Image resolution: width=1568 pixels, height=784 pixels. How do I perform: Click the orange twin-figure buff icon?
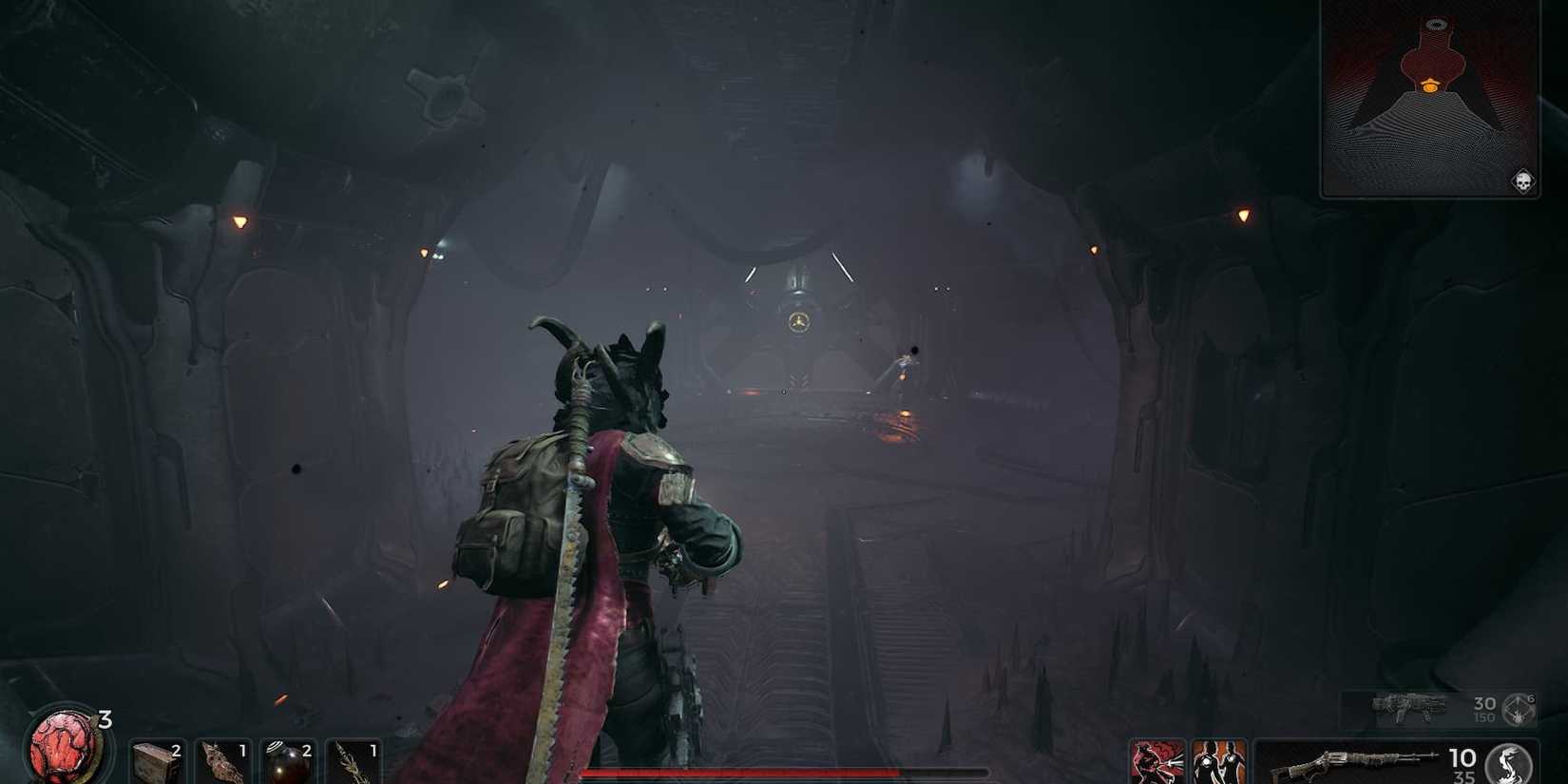[1219, 760]
